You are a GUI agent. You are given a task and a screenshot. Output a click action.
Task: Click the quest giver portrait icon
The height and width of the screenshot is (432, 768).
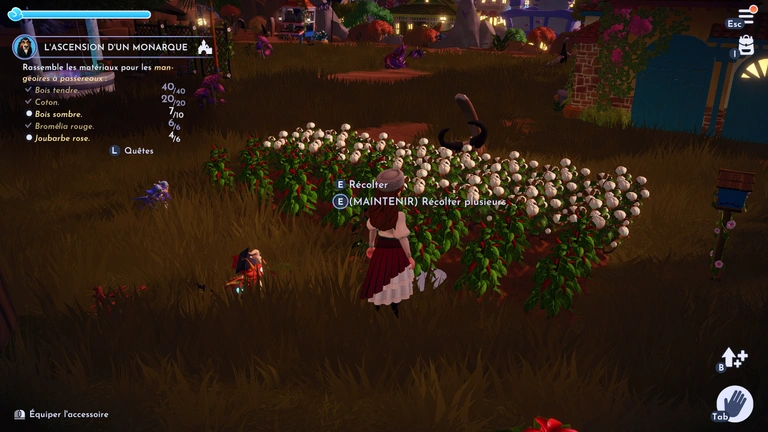pos(25,47)
